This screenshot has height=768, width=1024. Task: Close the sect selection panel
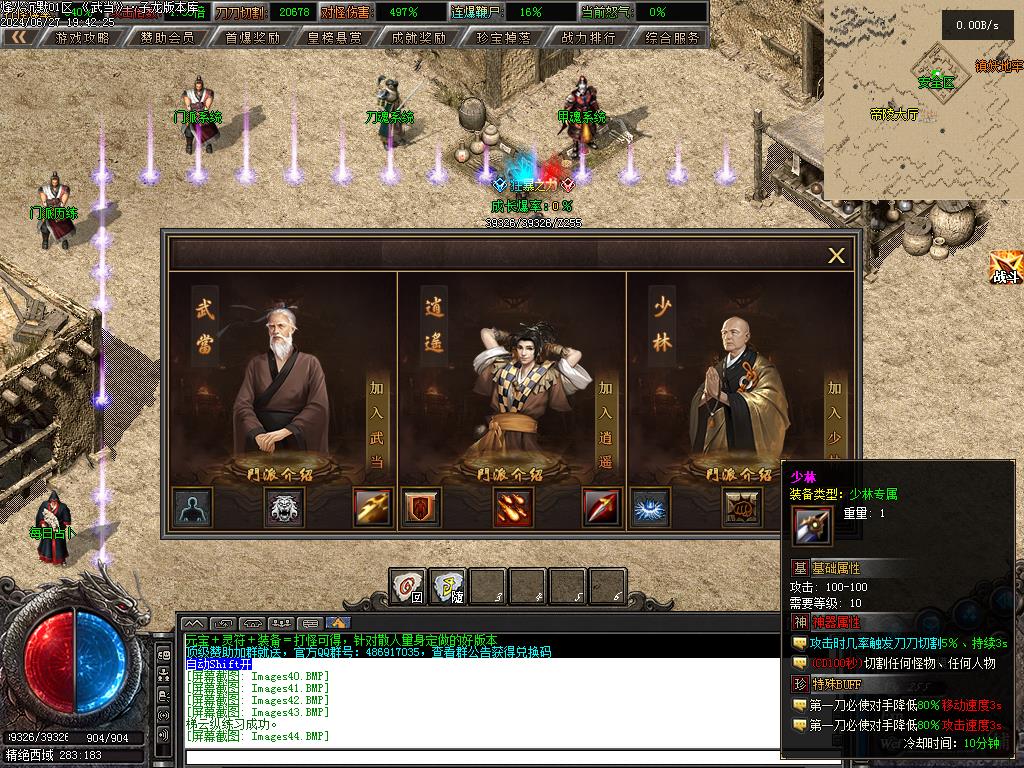(x=836, y=256)
